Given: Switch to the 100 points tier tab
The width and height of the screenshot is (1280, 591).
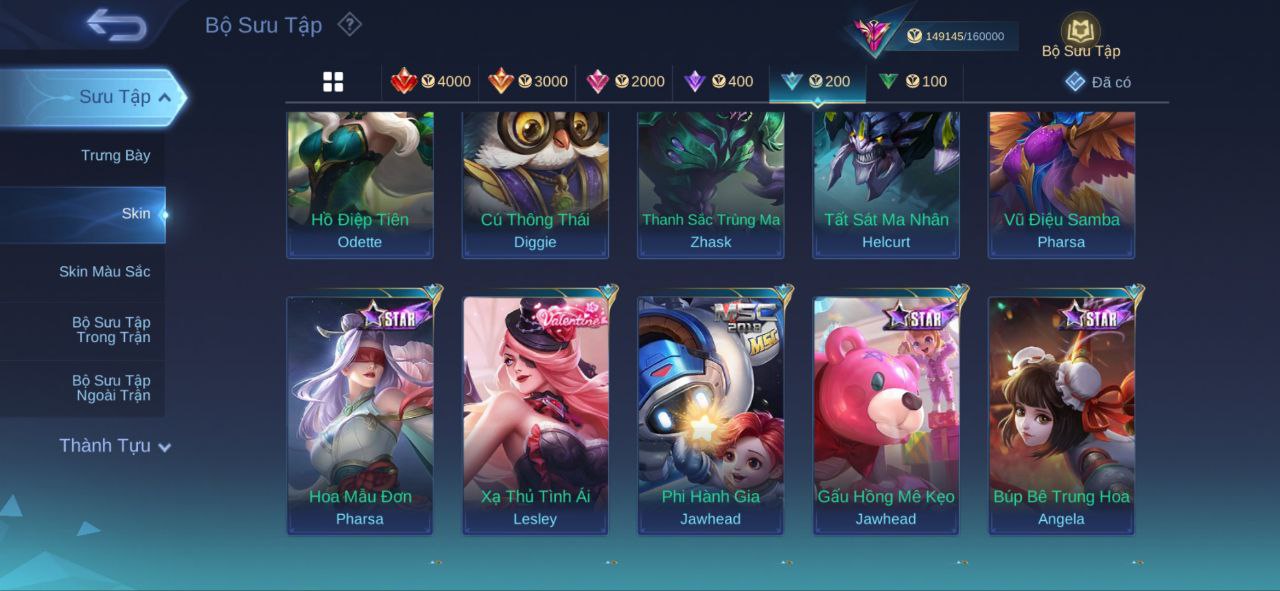Looking at the screenshot, I should [913, 82].
